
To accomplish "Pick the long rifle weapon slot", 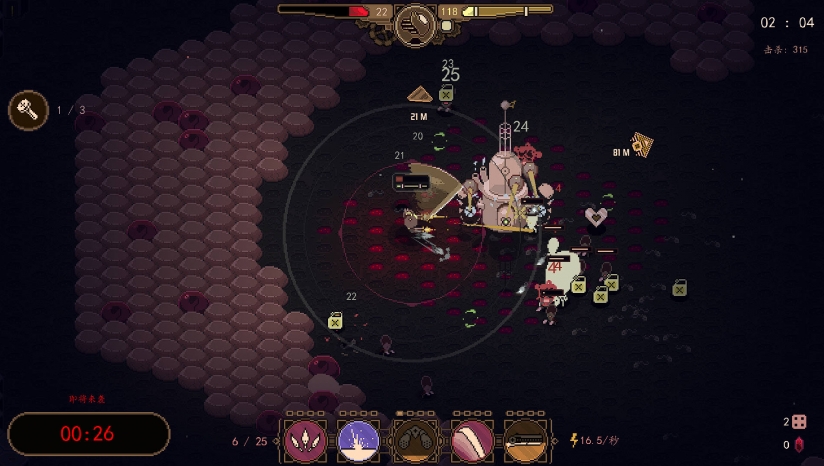I will point(527,440).
